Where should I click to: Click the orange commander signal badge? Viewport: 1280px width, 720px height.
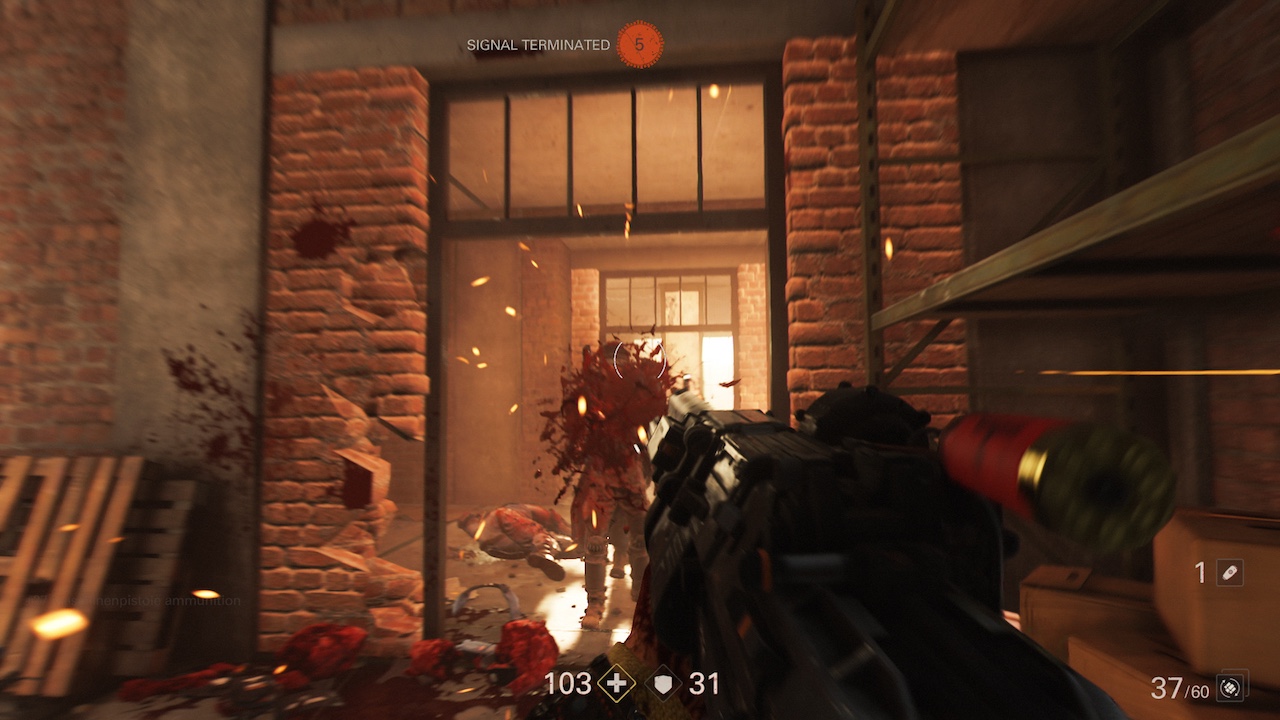tap(640, 45)
